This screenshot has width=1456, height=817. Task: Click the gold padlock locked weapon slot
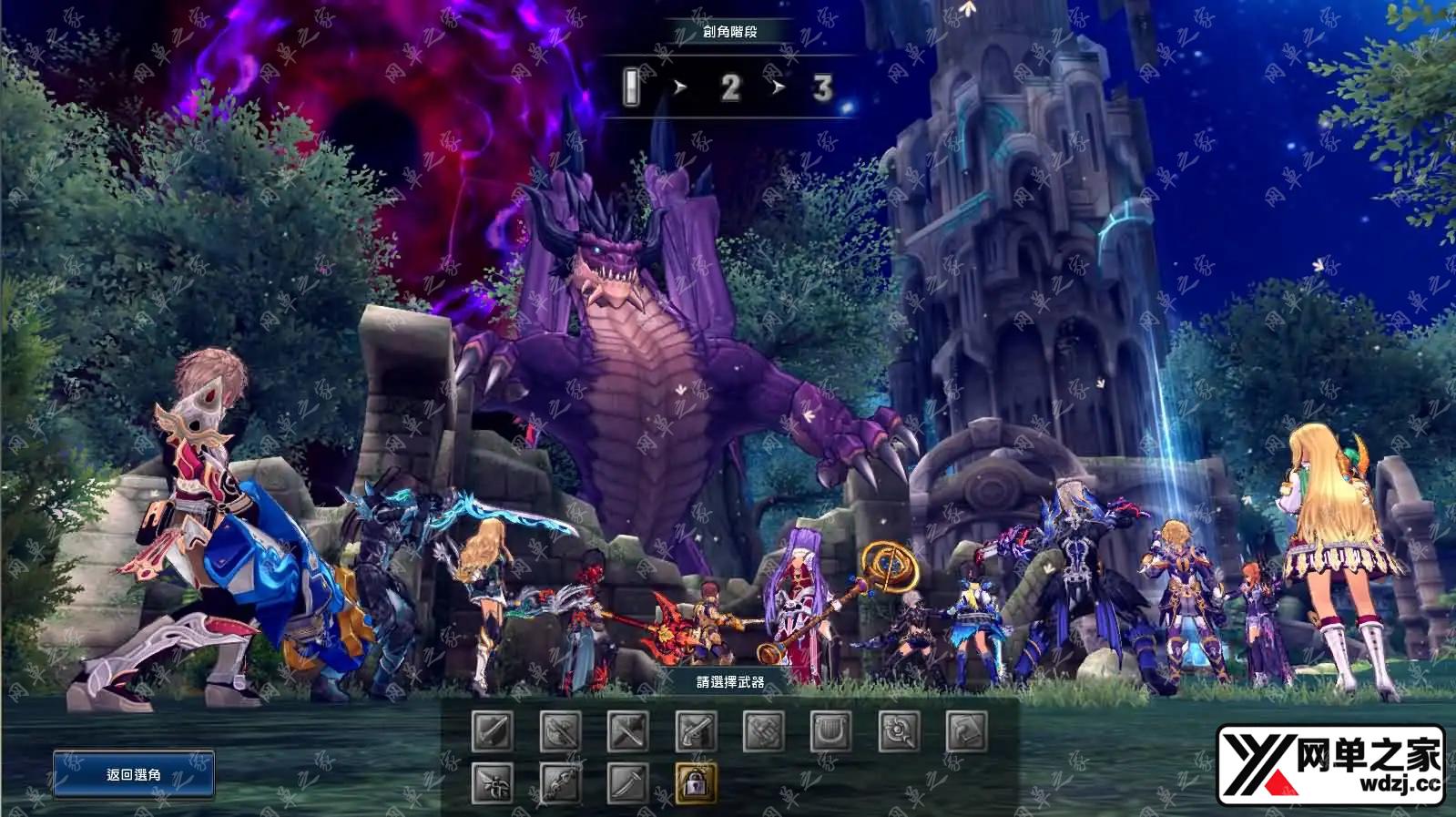[x=696, y=783]
